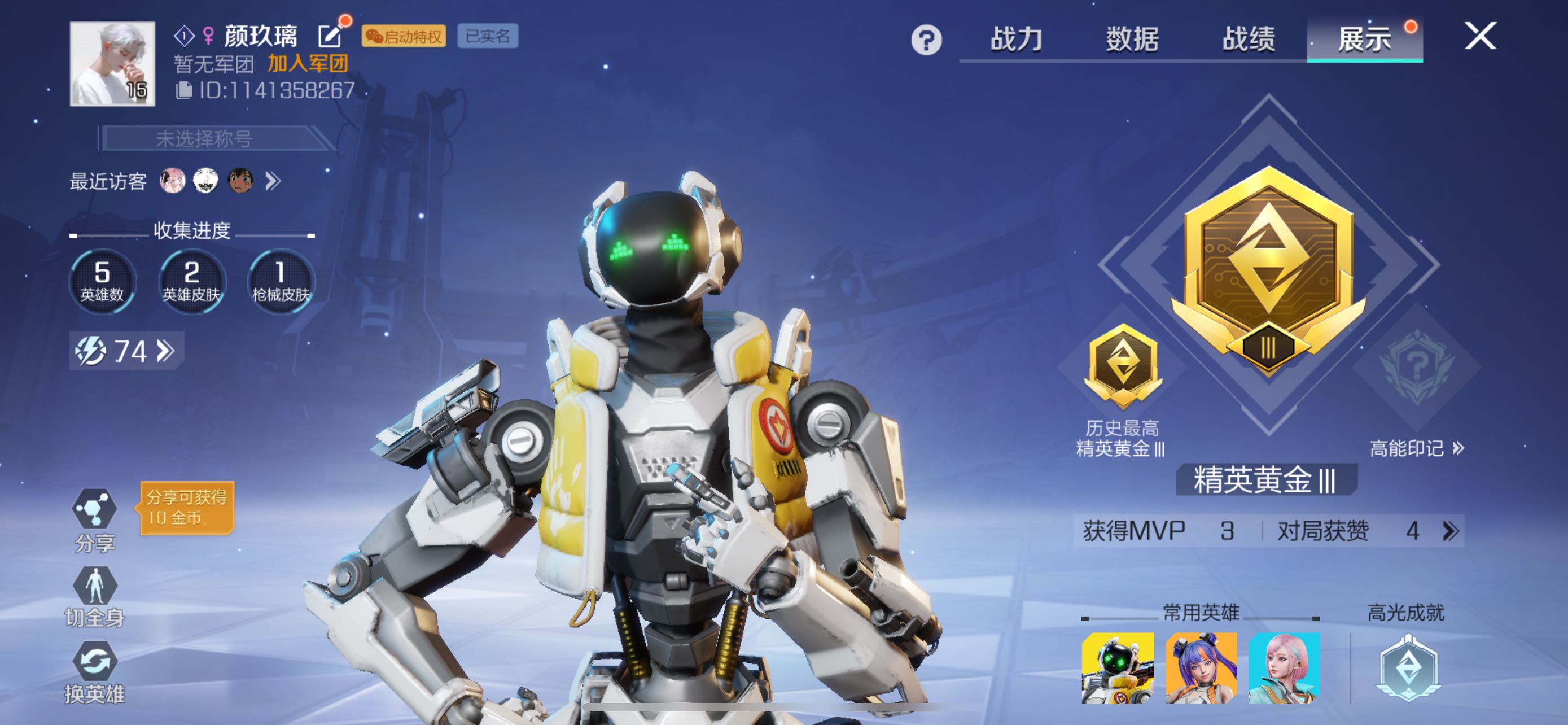Viewport: 1568px width, 725px height.
Task: Switch to the 战力 tab
Action: pos(1016,40)
